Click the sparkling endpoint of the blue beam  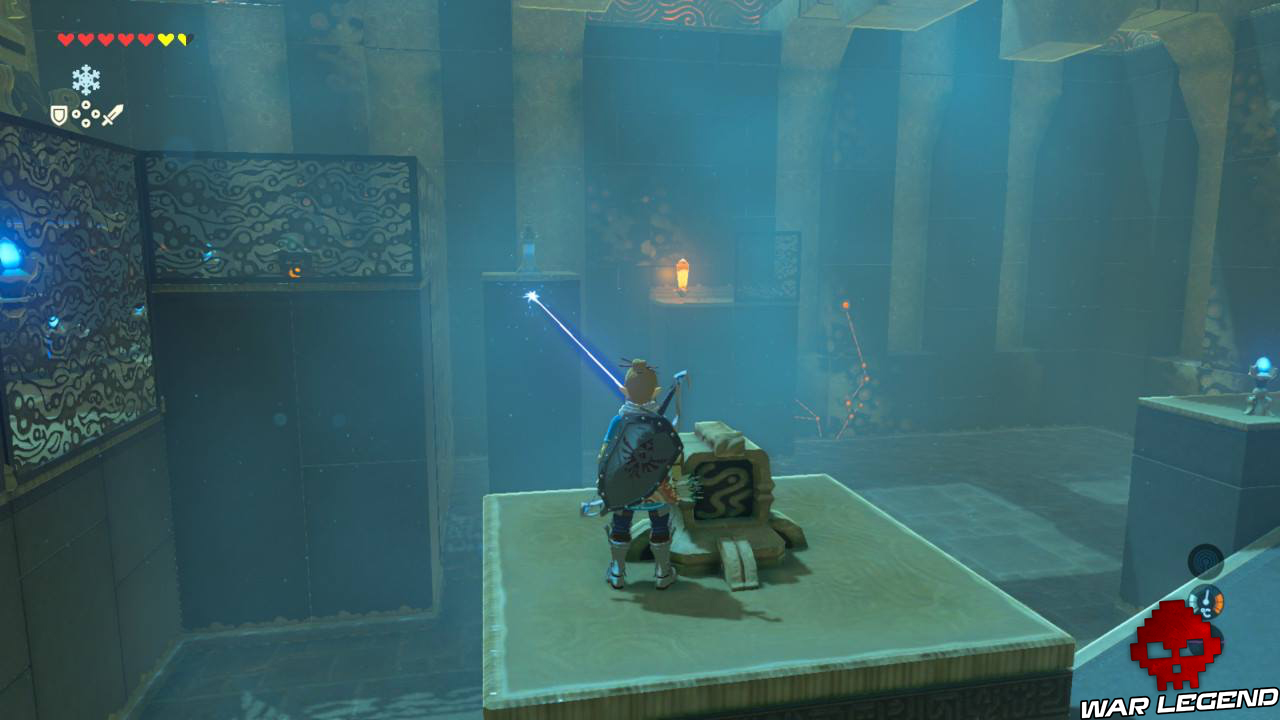tap(530, 294)
